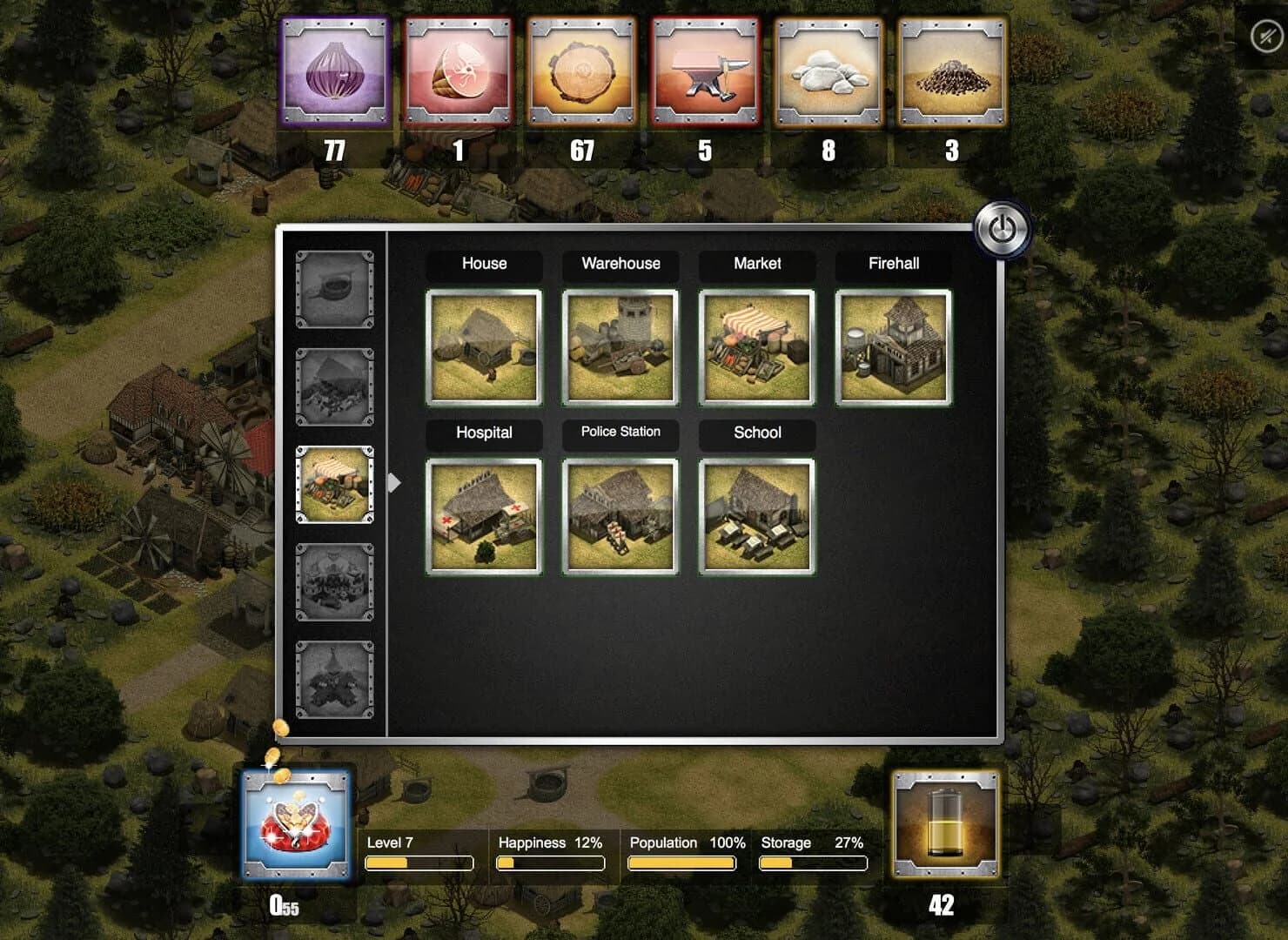Click the Police Station label
This screenshot has width=1288, height=940.
(620, 433)
